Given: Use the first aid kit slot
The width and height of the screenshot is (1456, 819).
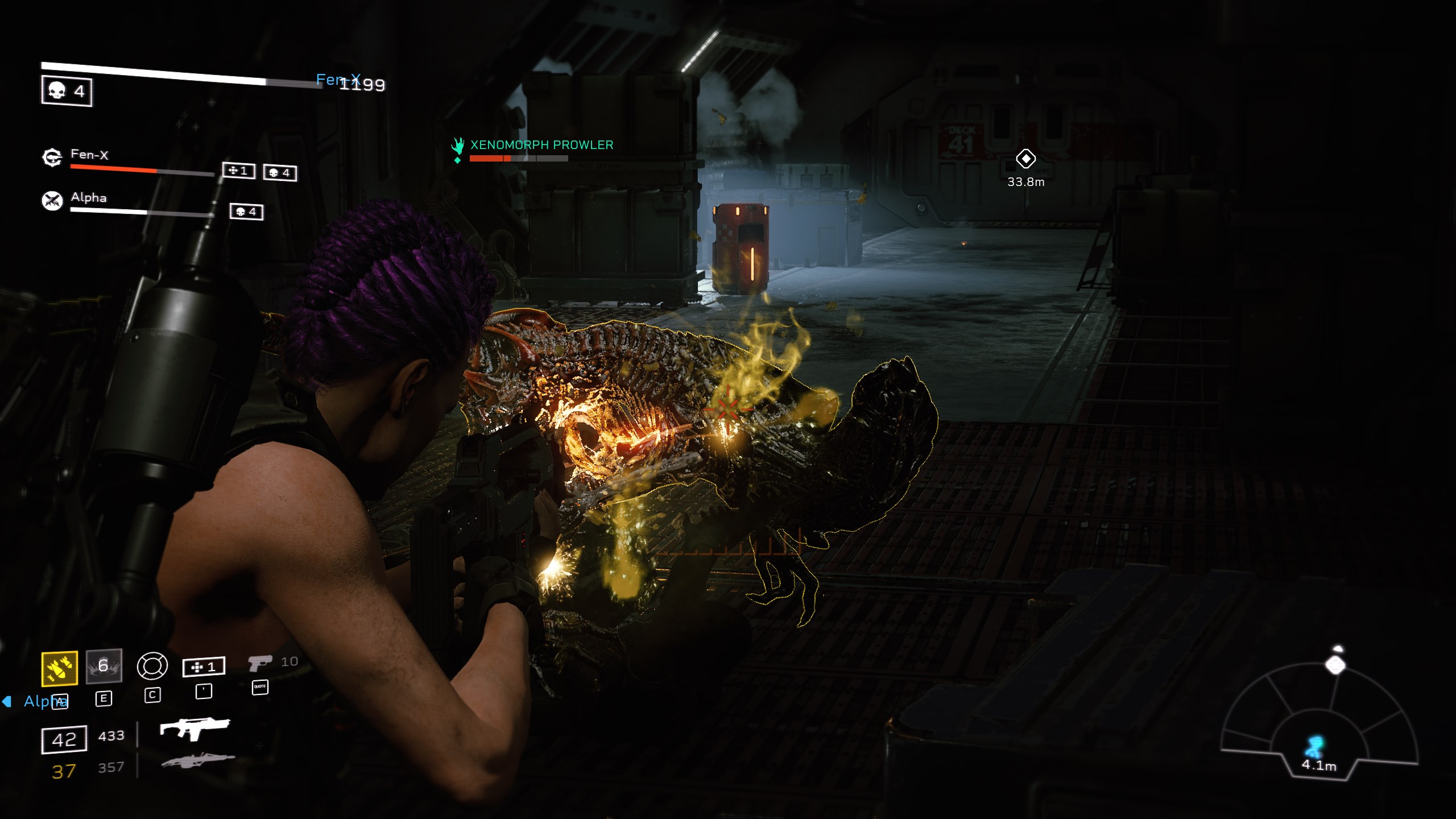Looking at the screenshot, I should pos(204,667).
